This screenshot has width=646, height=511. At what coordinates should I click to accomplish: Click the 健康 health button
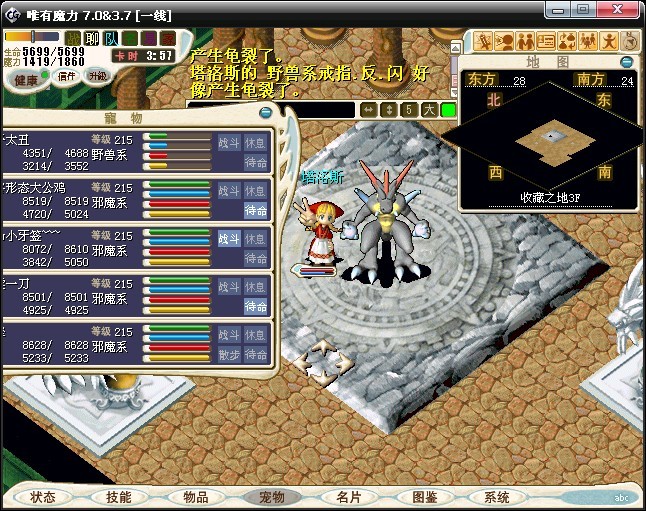(27, 79)
